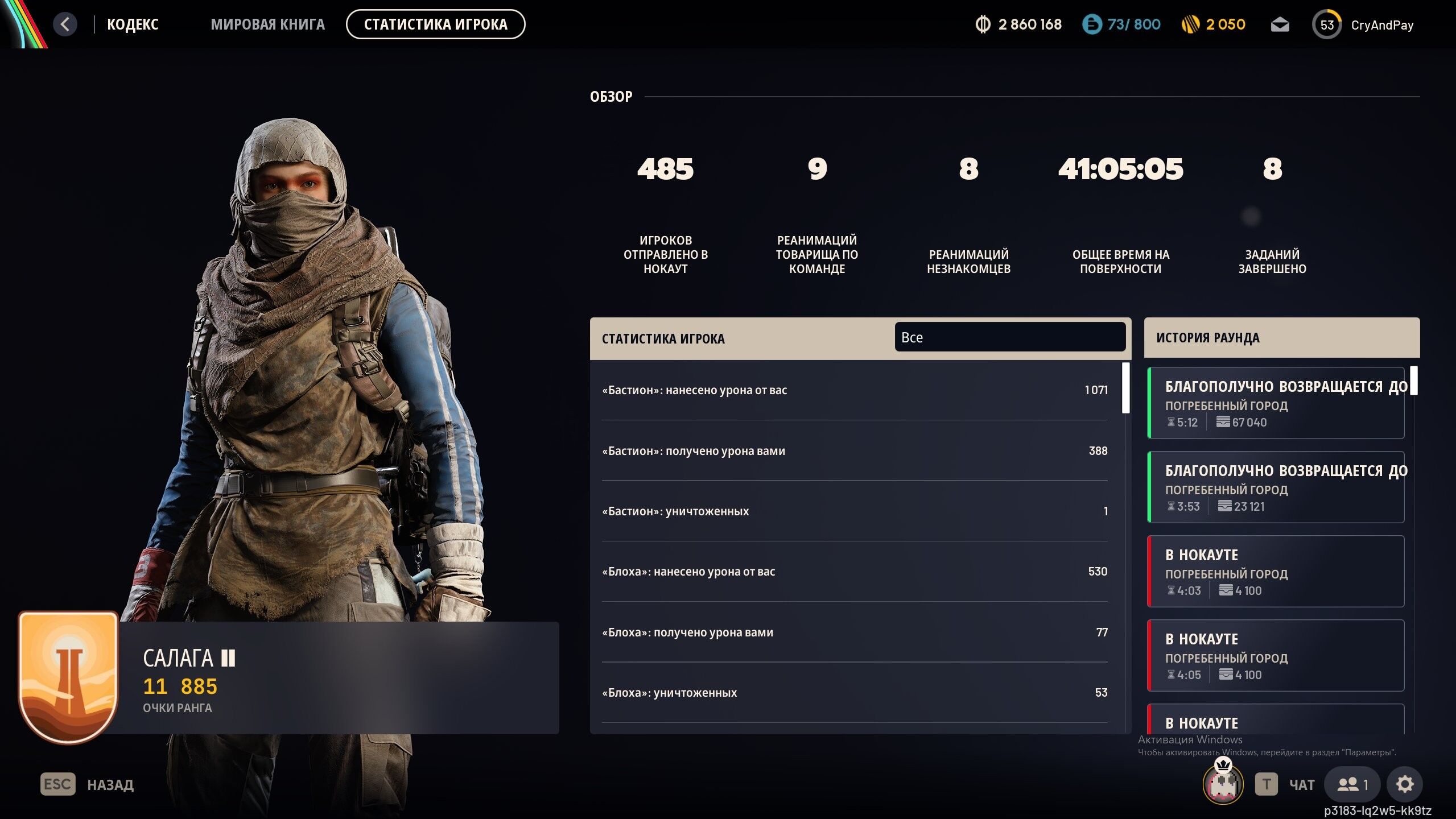Select the «Бастион»: нанесено урона stat row
The height and width of the screenshot is (819, 1456).
click(853, 390)
